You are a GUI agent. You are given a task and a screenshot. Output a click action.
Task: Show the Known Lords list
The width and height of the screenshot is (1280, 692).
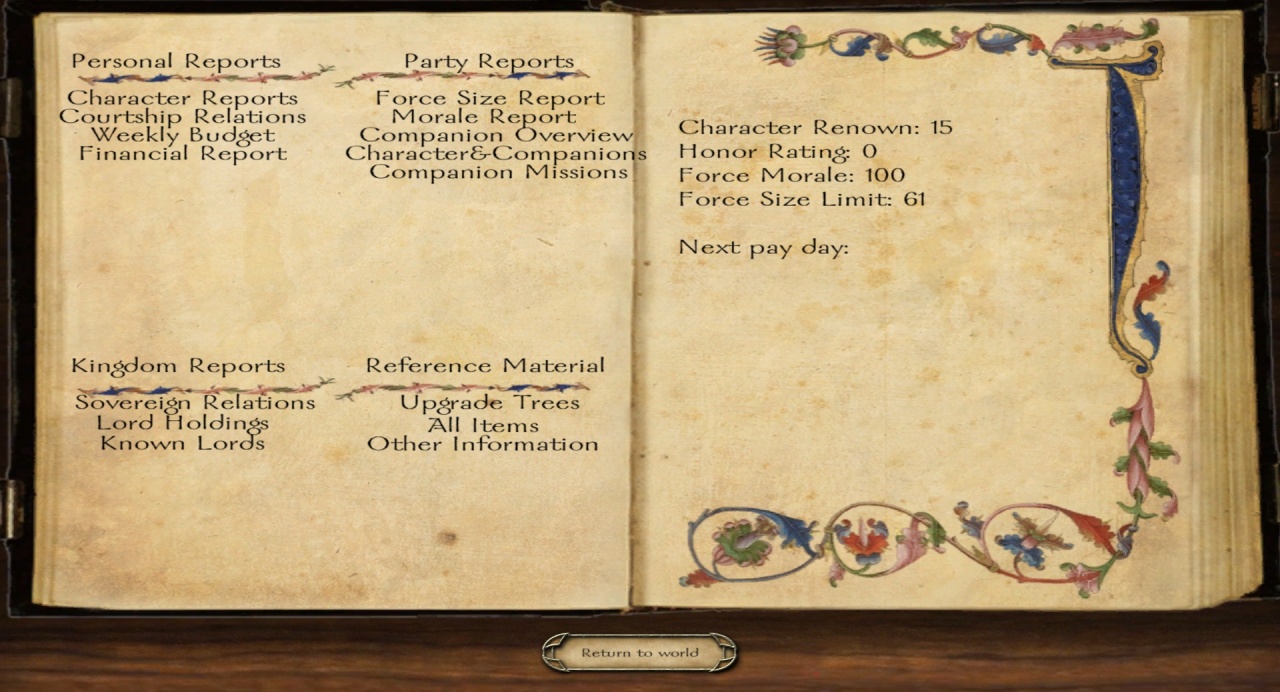pyautogui.click(x=182, y=443)
